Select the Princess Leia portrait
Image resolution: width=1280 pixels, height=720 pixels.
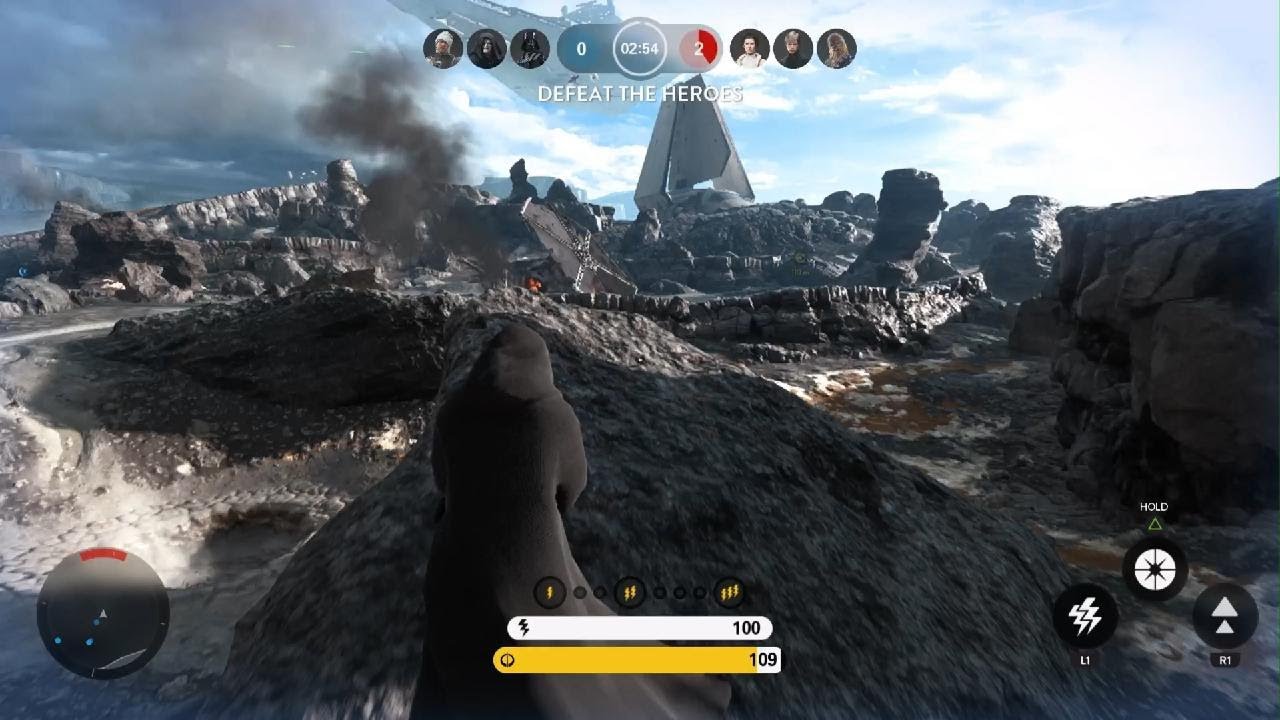click(750, 48)
